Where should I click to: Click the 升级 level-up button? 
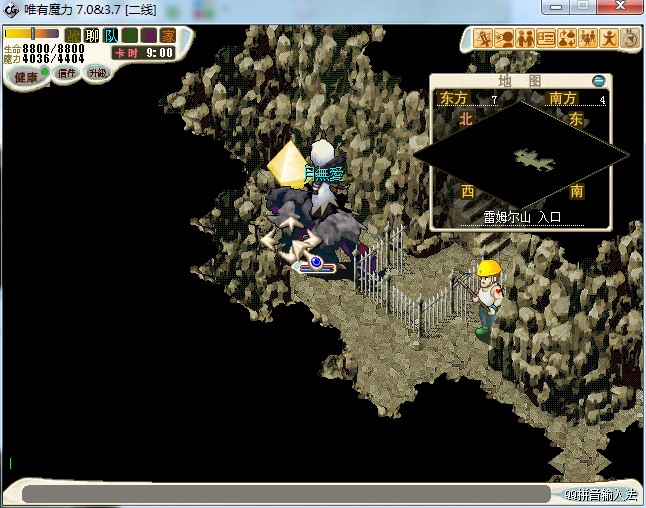point(97,73)
